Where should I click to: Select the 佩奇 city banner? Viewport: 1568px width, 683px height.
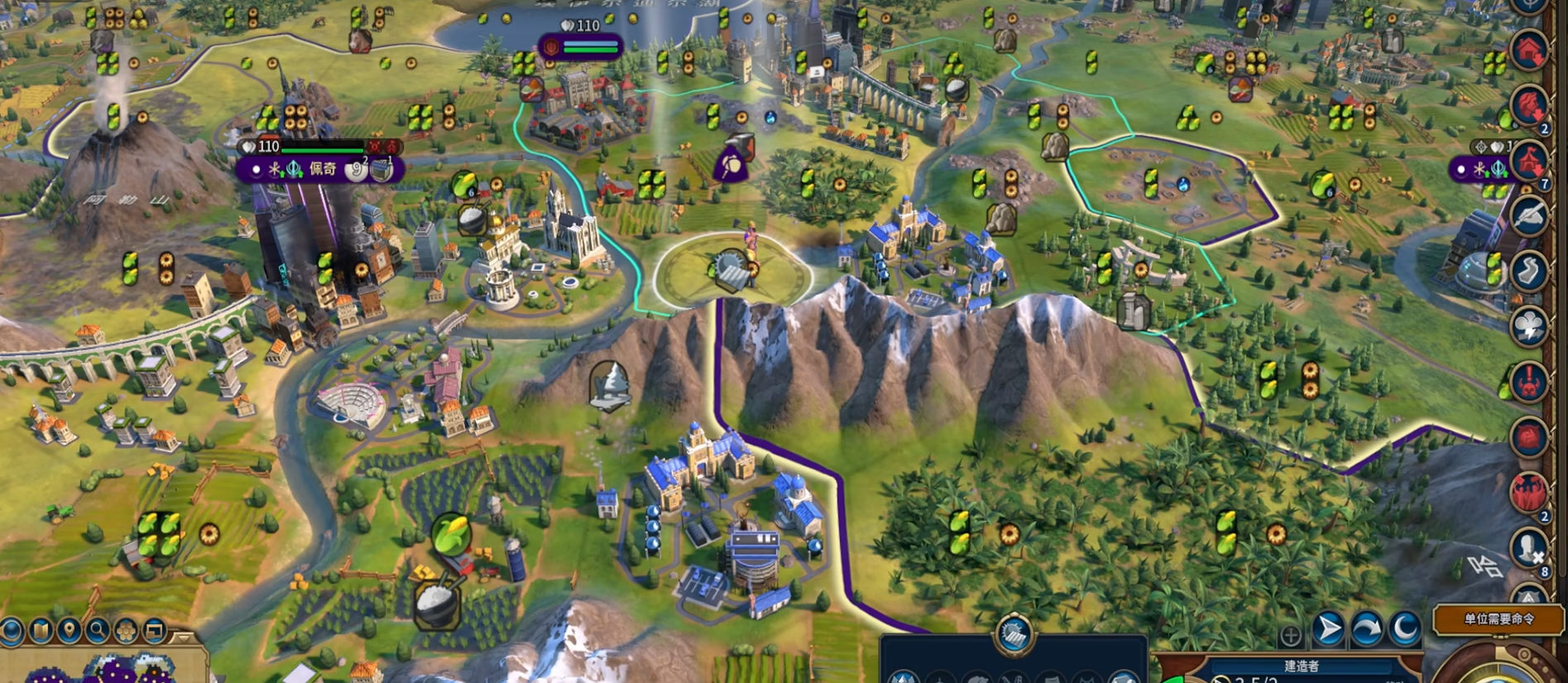click(x=322, y=170)
